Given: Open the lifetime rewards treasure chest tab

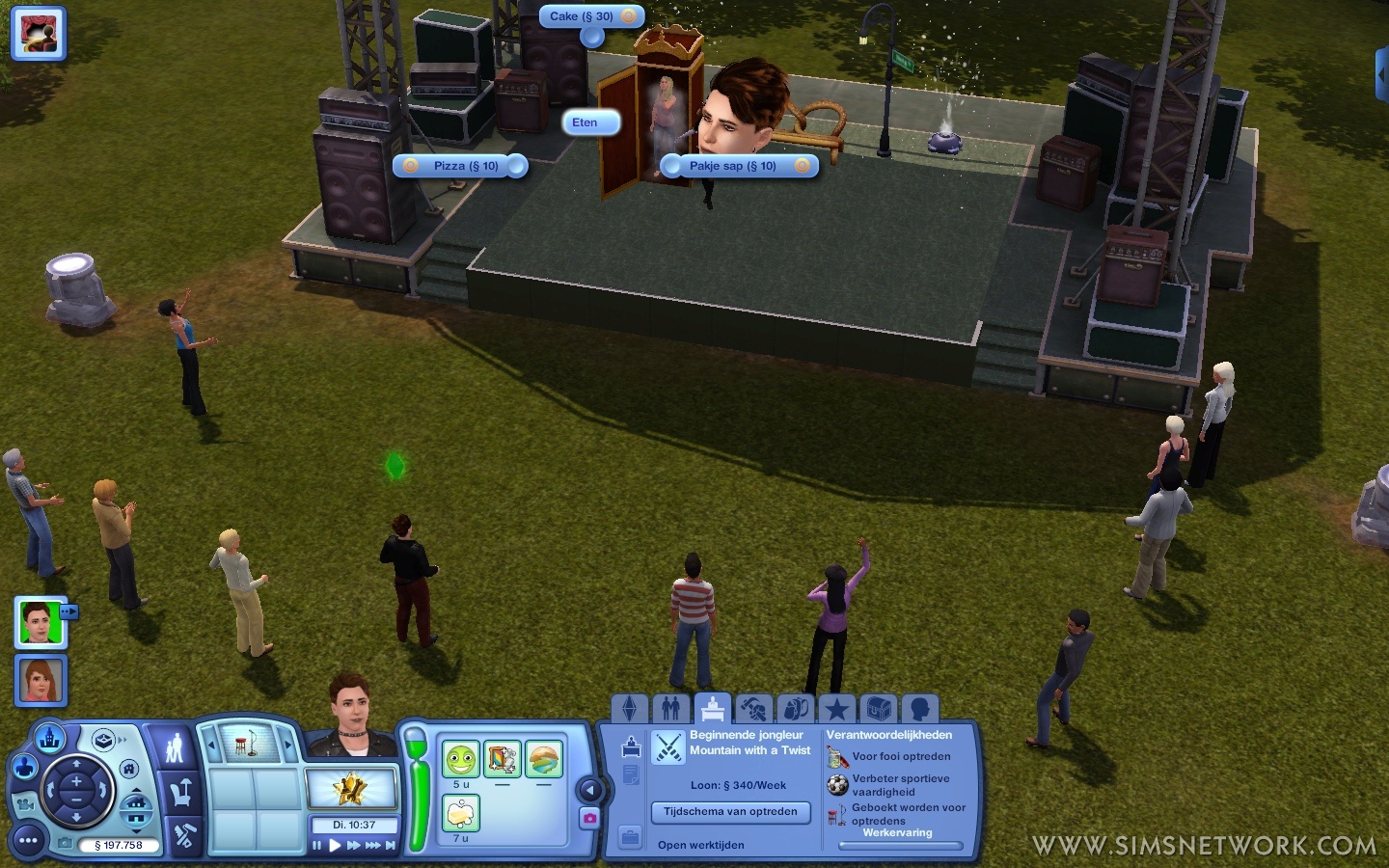Looking at the screenshot, I should click(878, 709).
